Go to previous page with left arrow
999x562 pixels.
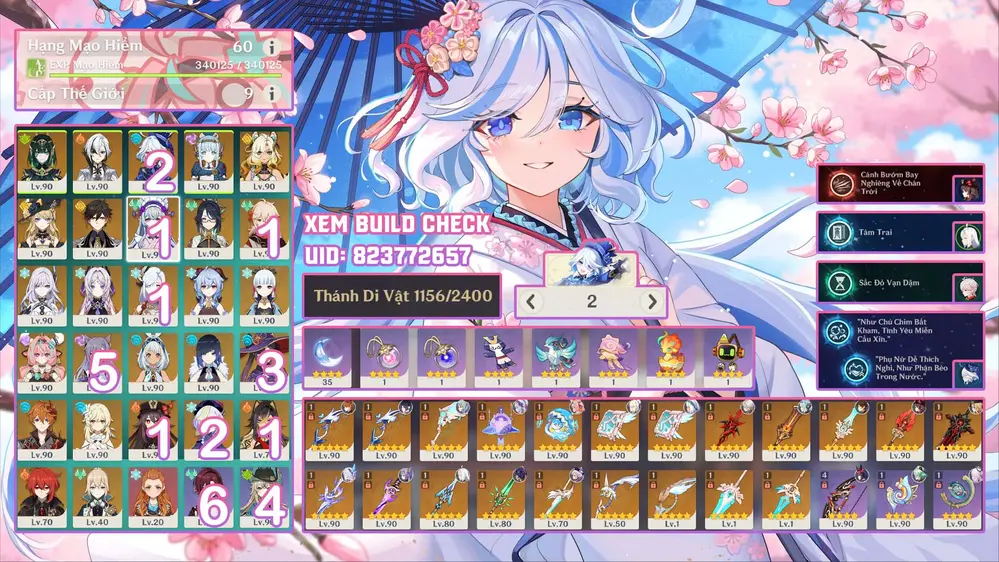tap(532, 301)
